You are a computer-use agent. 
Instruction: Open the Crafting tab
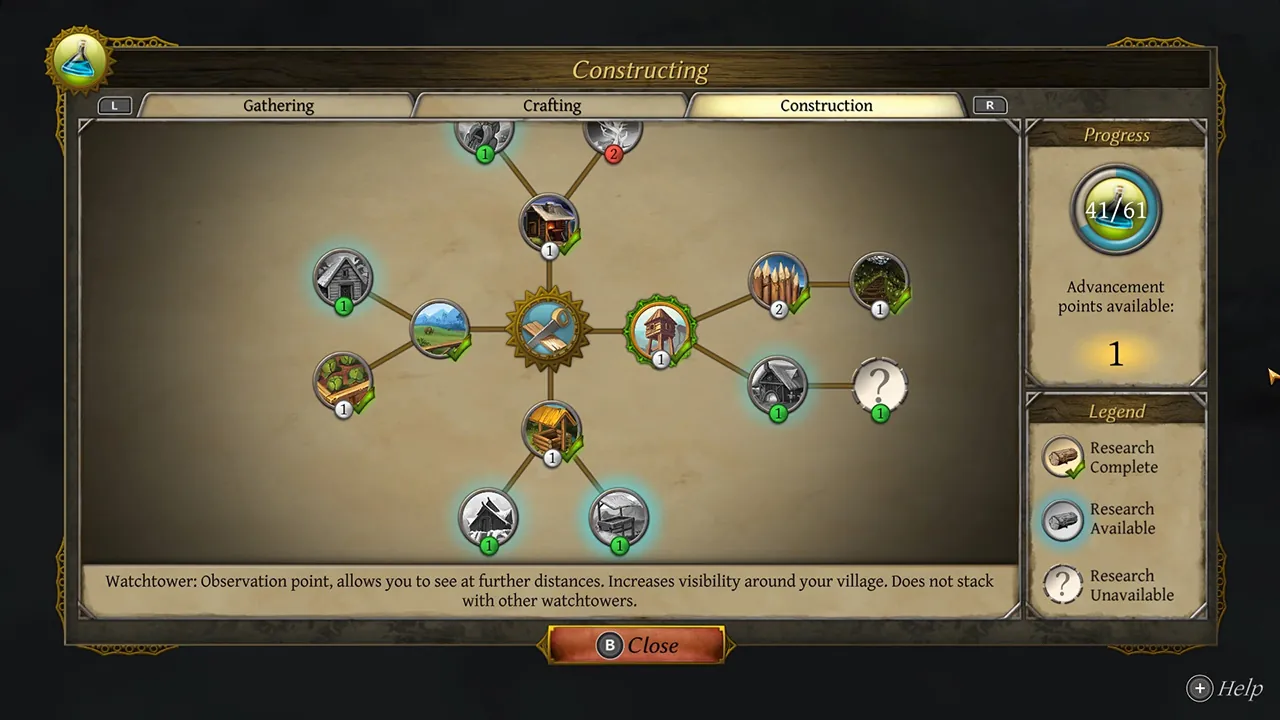coord(551,105)
